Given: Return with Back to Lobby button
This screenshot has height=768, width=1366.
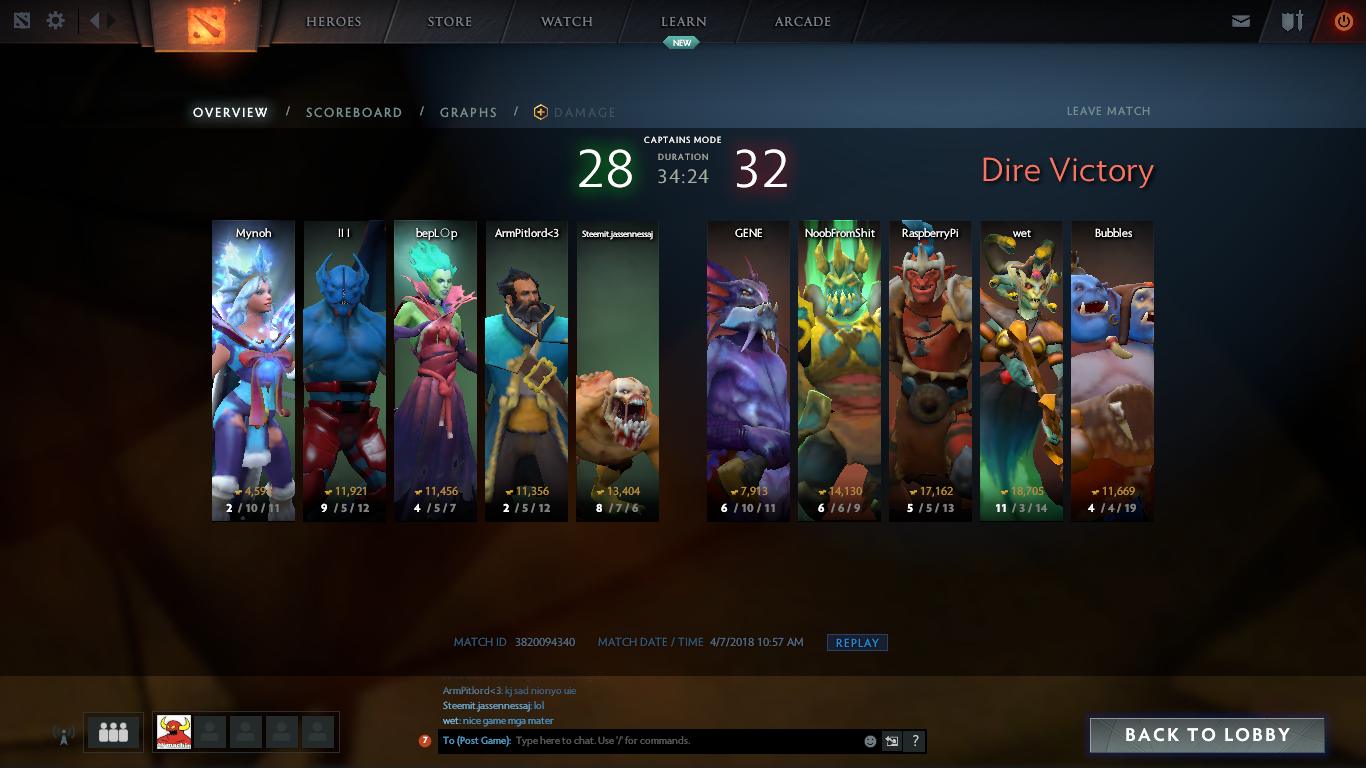Looking at the screenshot, I should (1207, 735).
